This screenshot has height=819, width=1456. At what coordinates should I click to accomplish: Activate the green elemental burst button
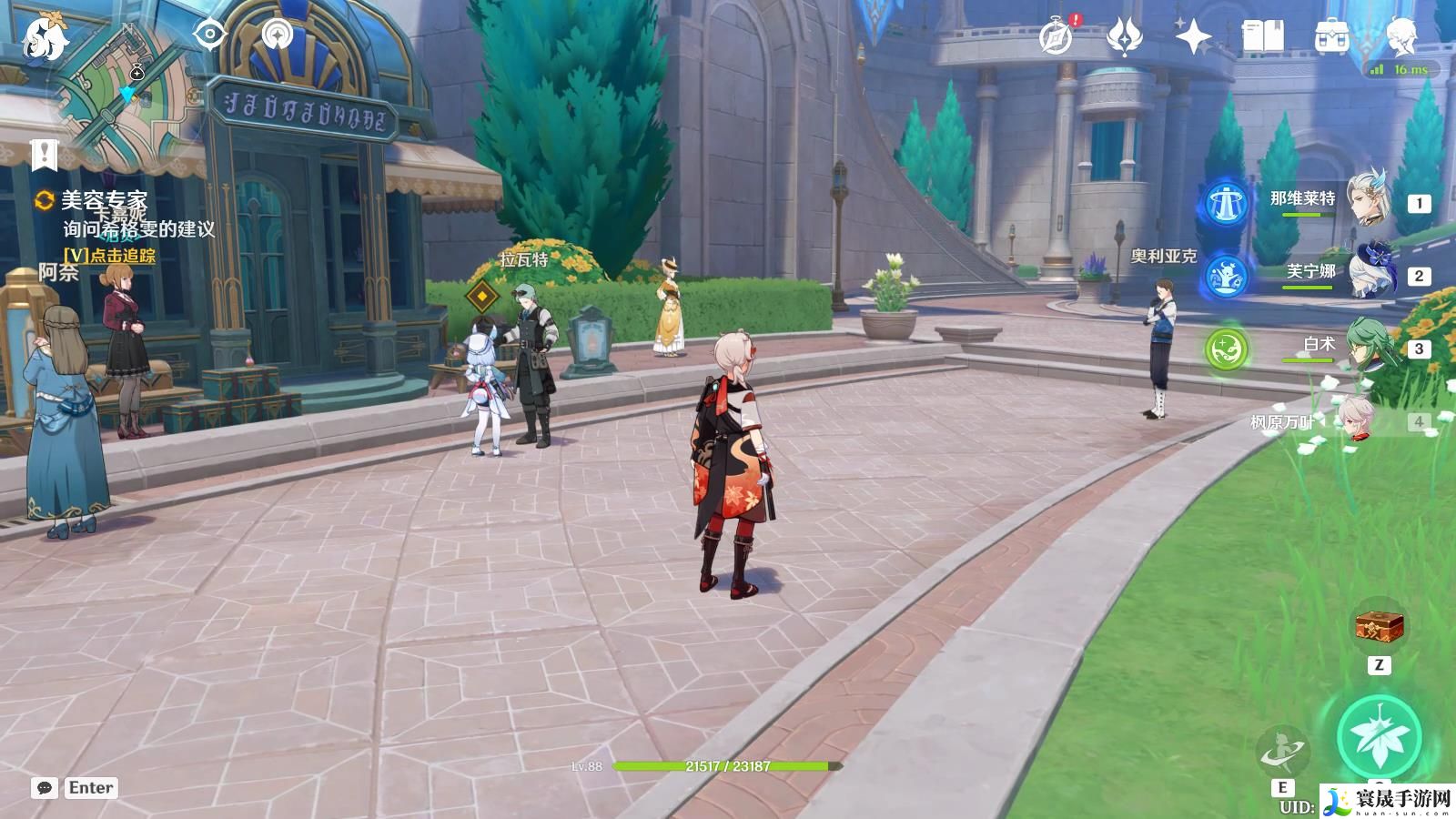pyautogui.click(x=1379, y=737)
